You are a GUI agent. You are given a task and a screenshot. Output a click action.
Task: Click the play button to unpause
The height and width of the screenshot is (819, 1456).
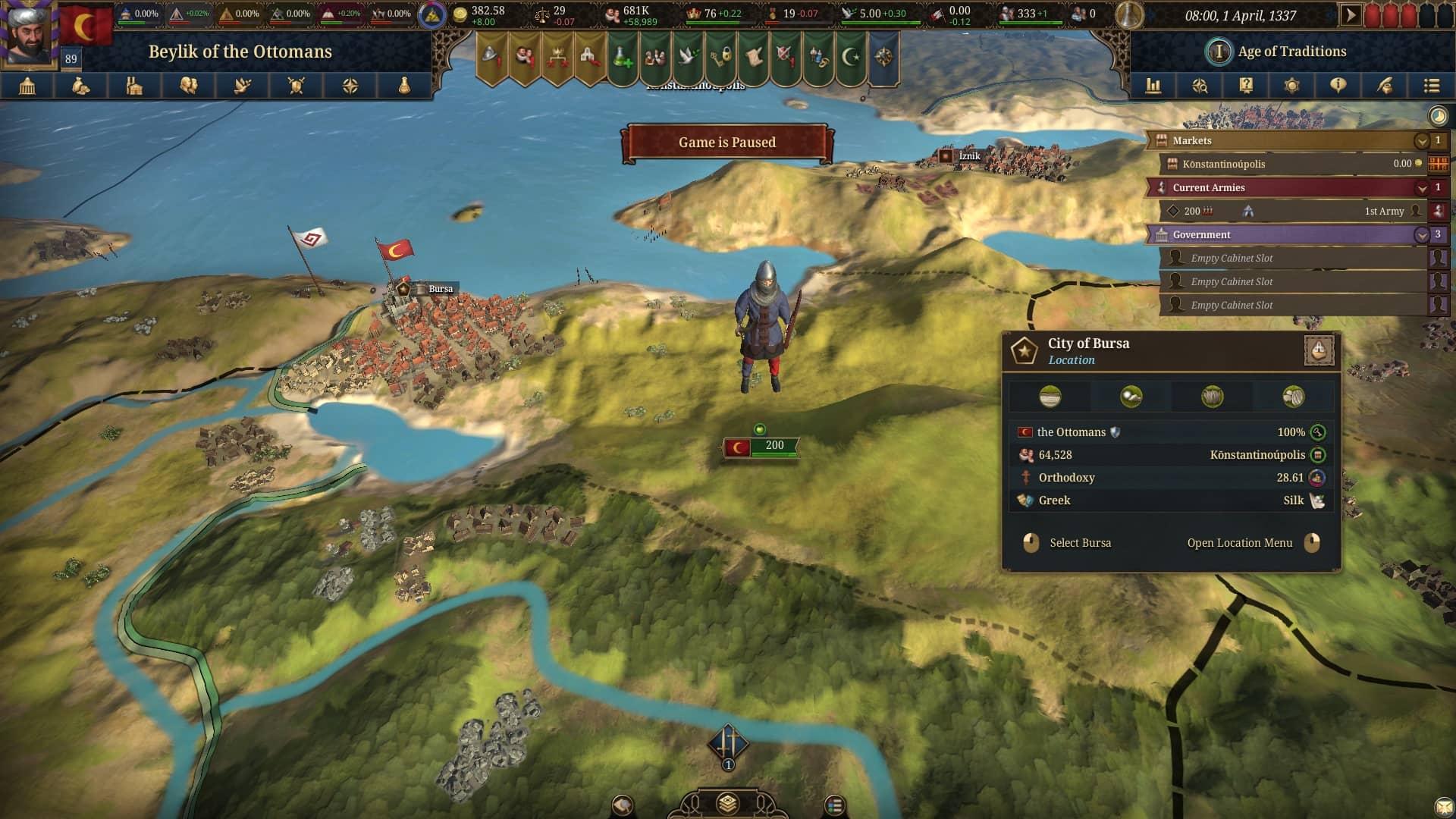(1351, 15)
